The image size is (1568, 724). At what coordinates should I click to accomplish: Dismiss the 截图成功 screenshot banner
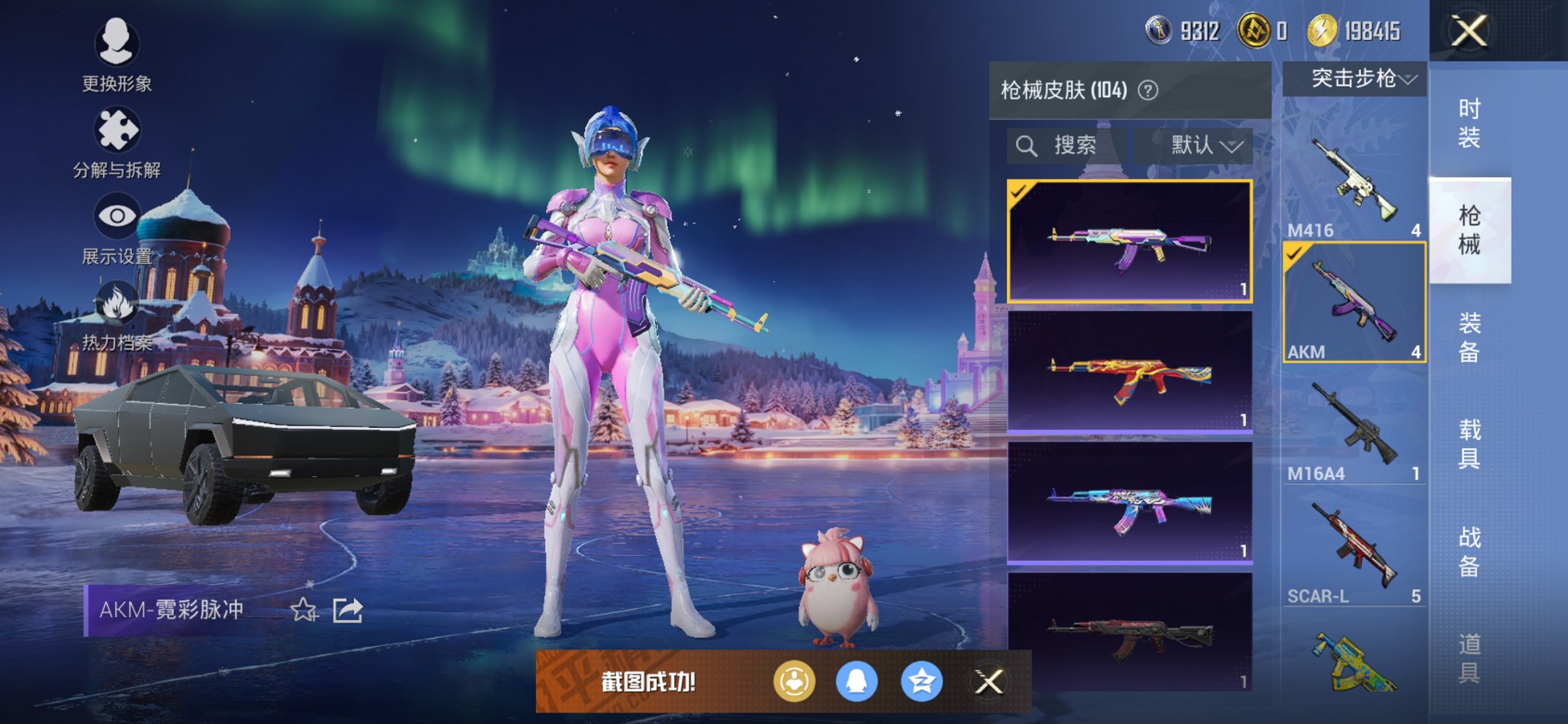pyautogui.click(x=989, y=682)
